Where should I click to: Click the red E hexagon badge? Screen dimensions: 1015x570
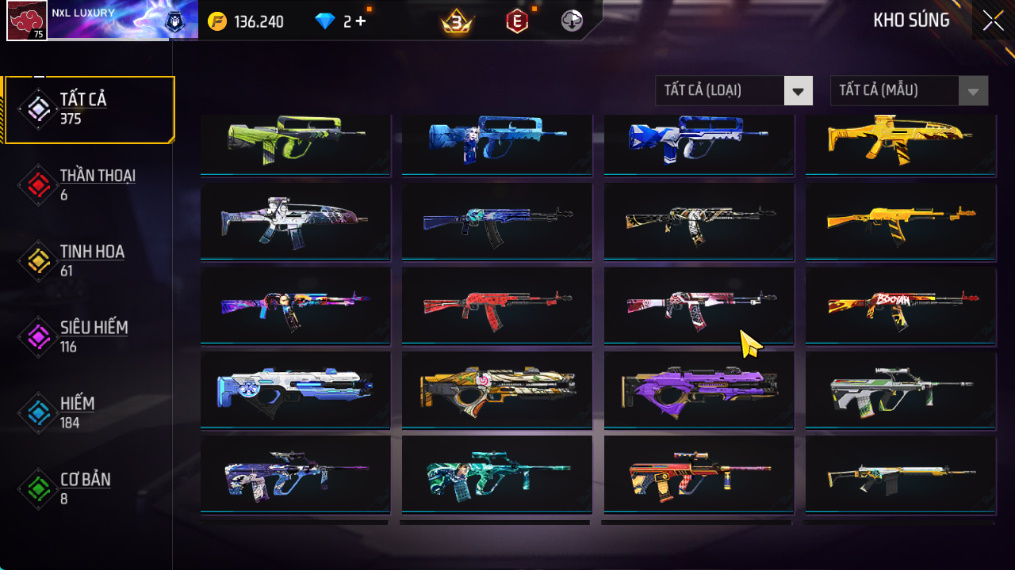[x=516, y=21]
